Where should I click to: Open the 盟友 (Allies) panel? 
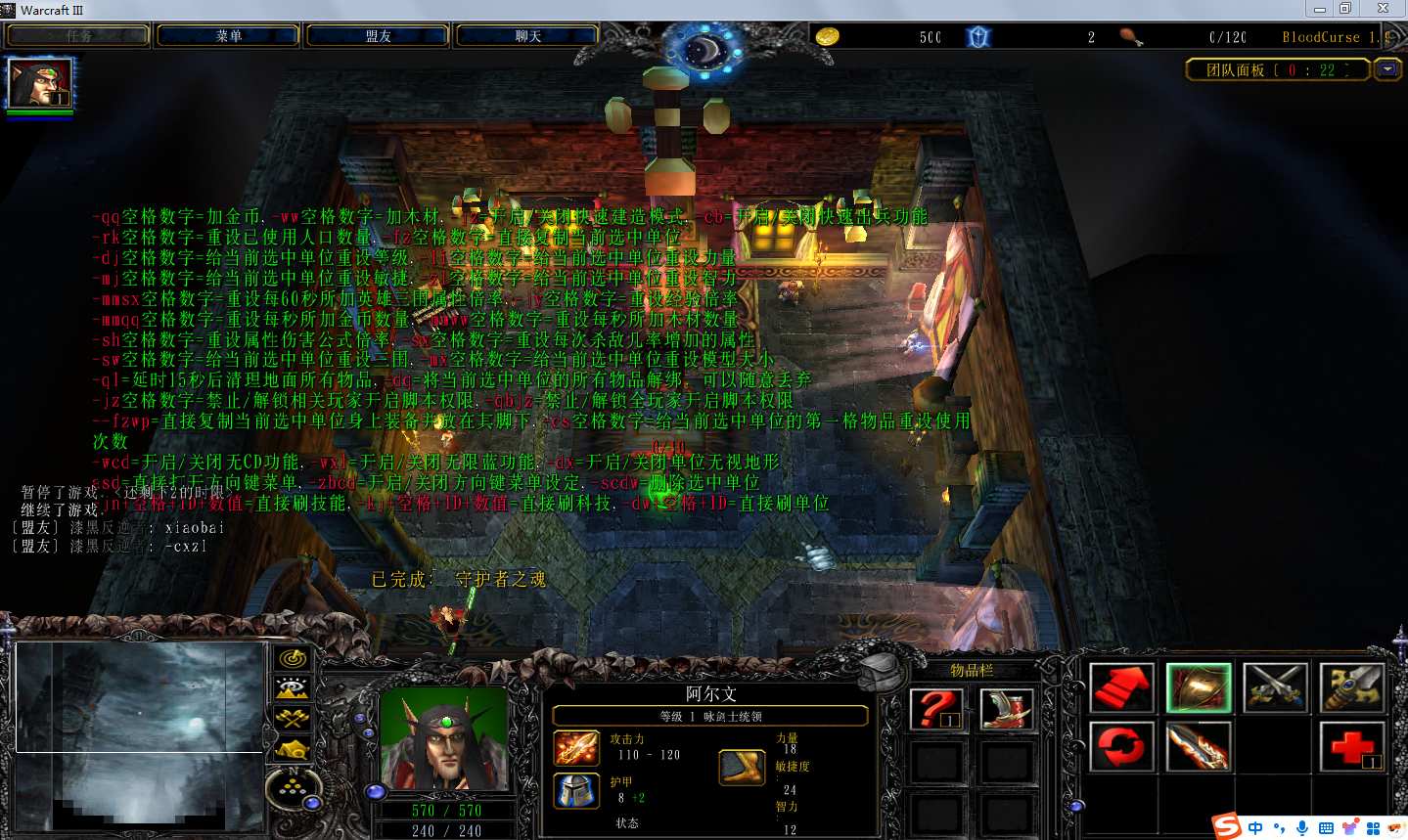tap(378, 36)
